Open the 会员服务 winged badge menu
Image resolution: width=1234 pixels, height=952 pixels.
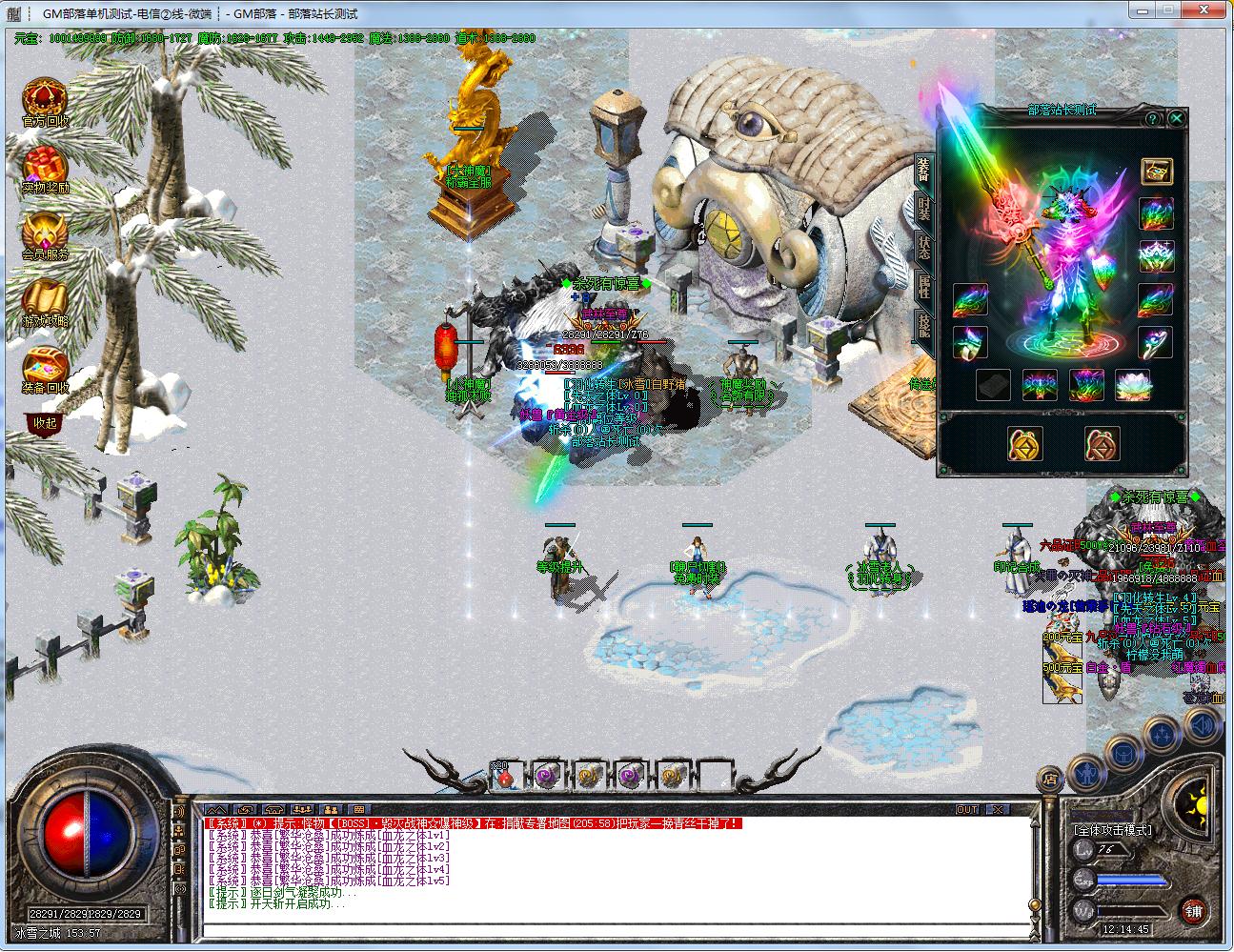pyautogui.click(x=44, y=232)
